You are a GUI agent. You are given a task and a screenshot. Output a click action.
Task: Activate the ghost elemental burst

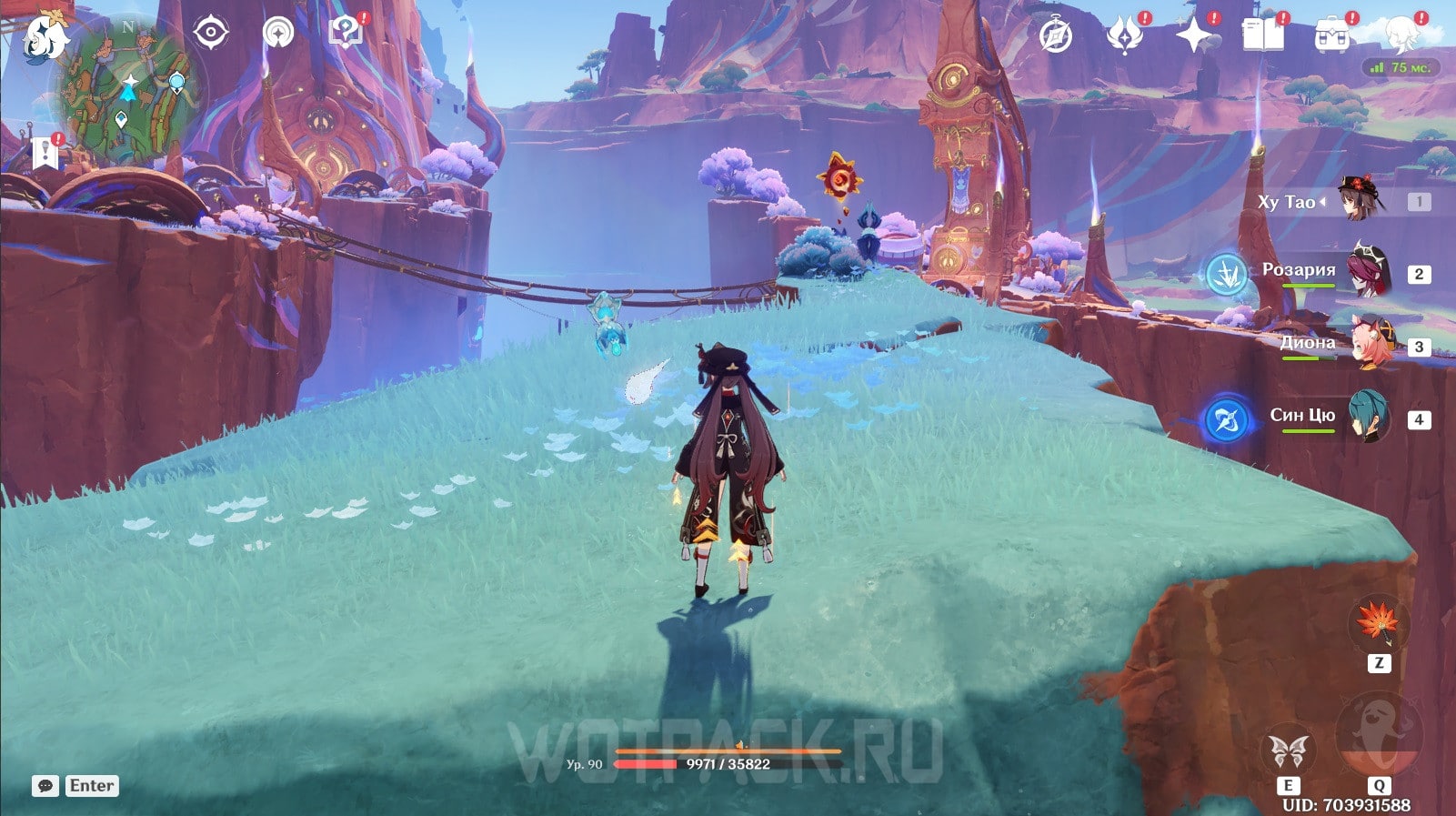[1379, 735]
